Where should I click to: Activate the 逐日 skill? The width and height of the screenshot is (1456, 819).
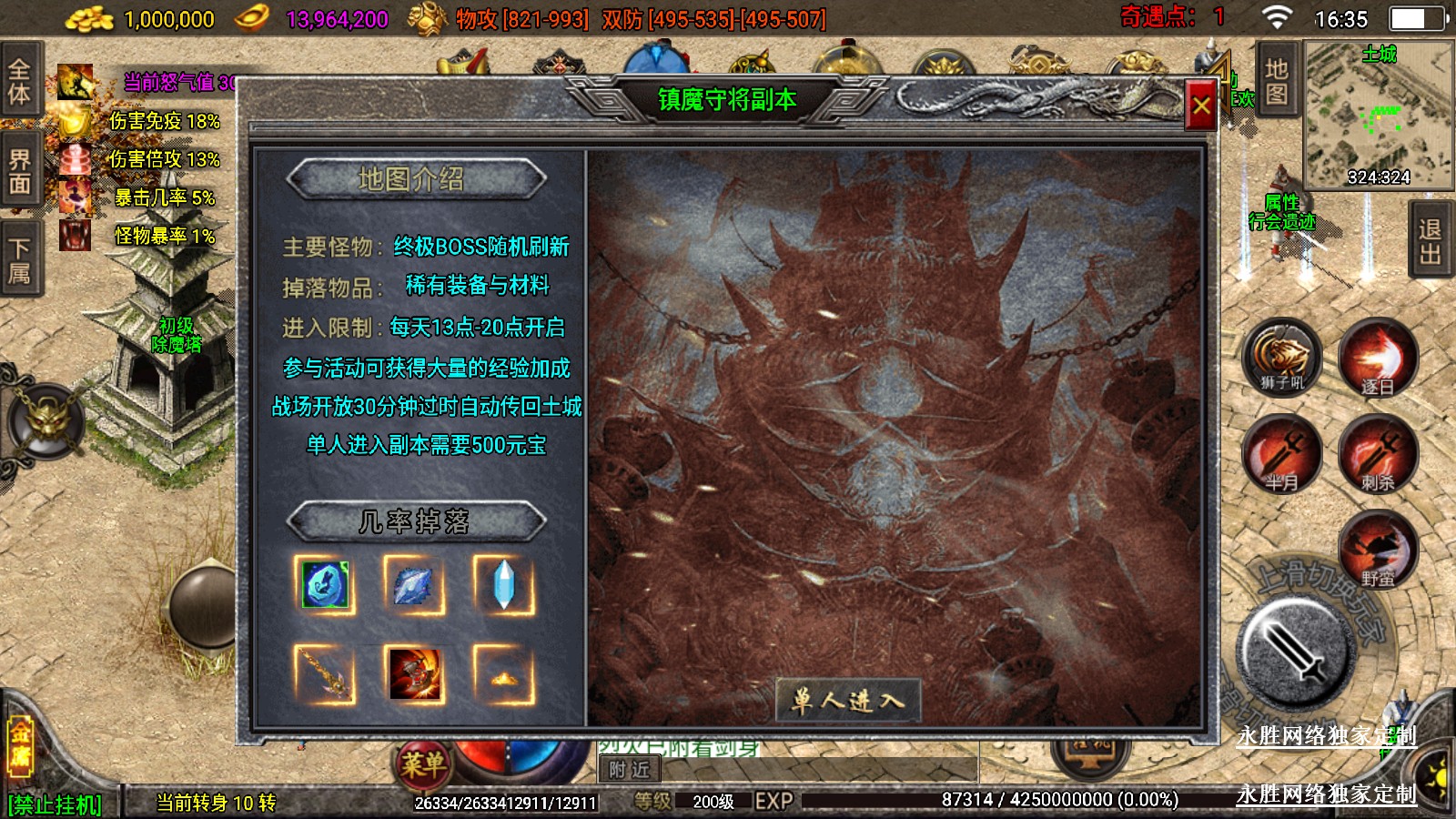tap(1377, 359)
